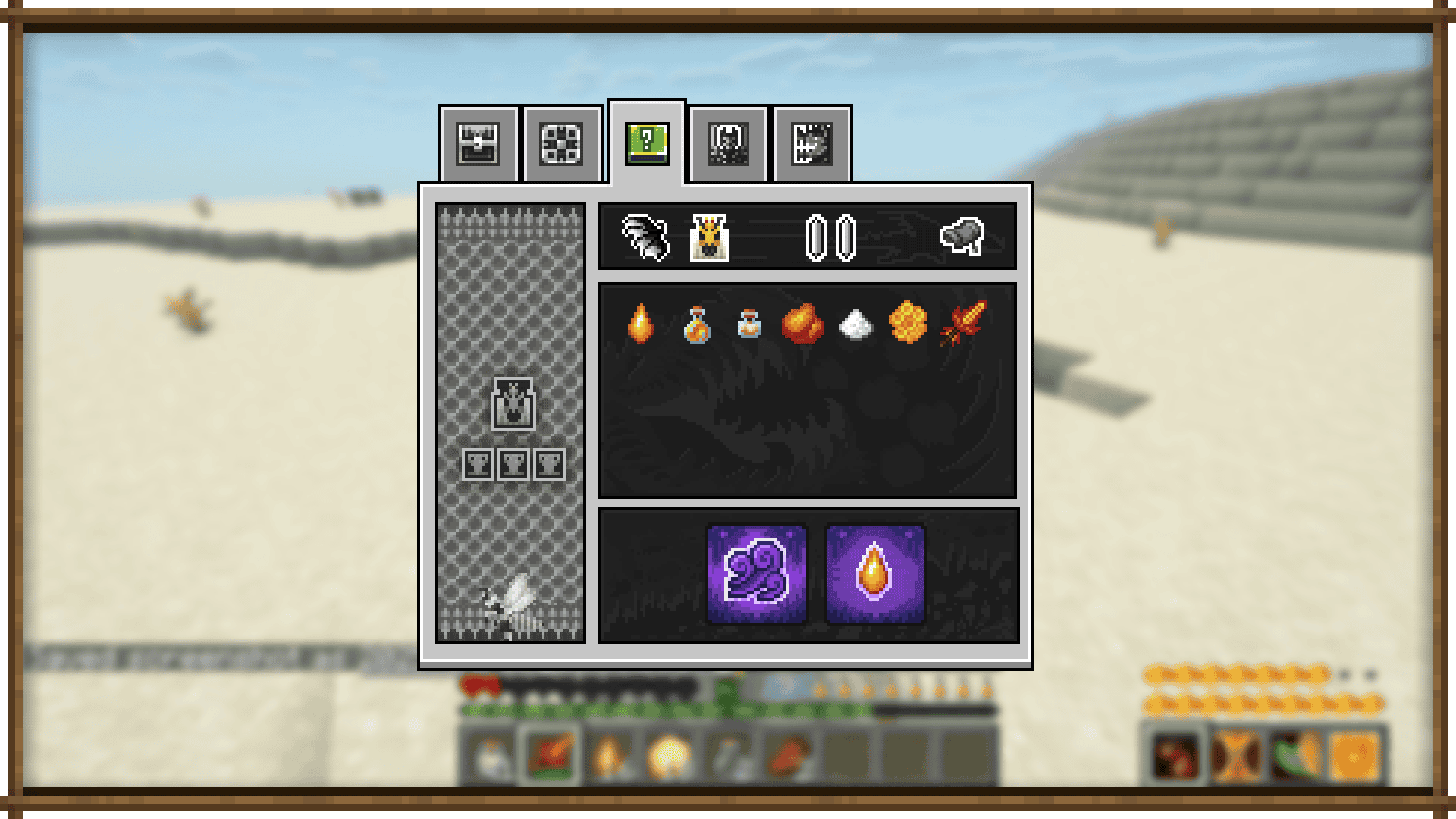The image size is (1456, 819).
Task: Switch to the chest tab
Action: 479,144
